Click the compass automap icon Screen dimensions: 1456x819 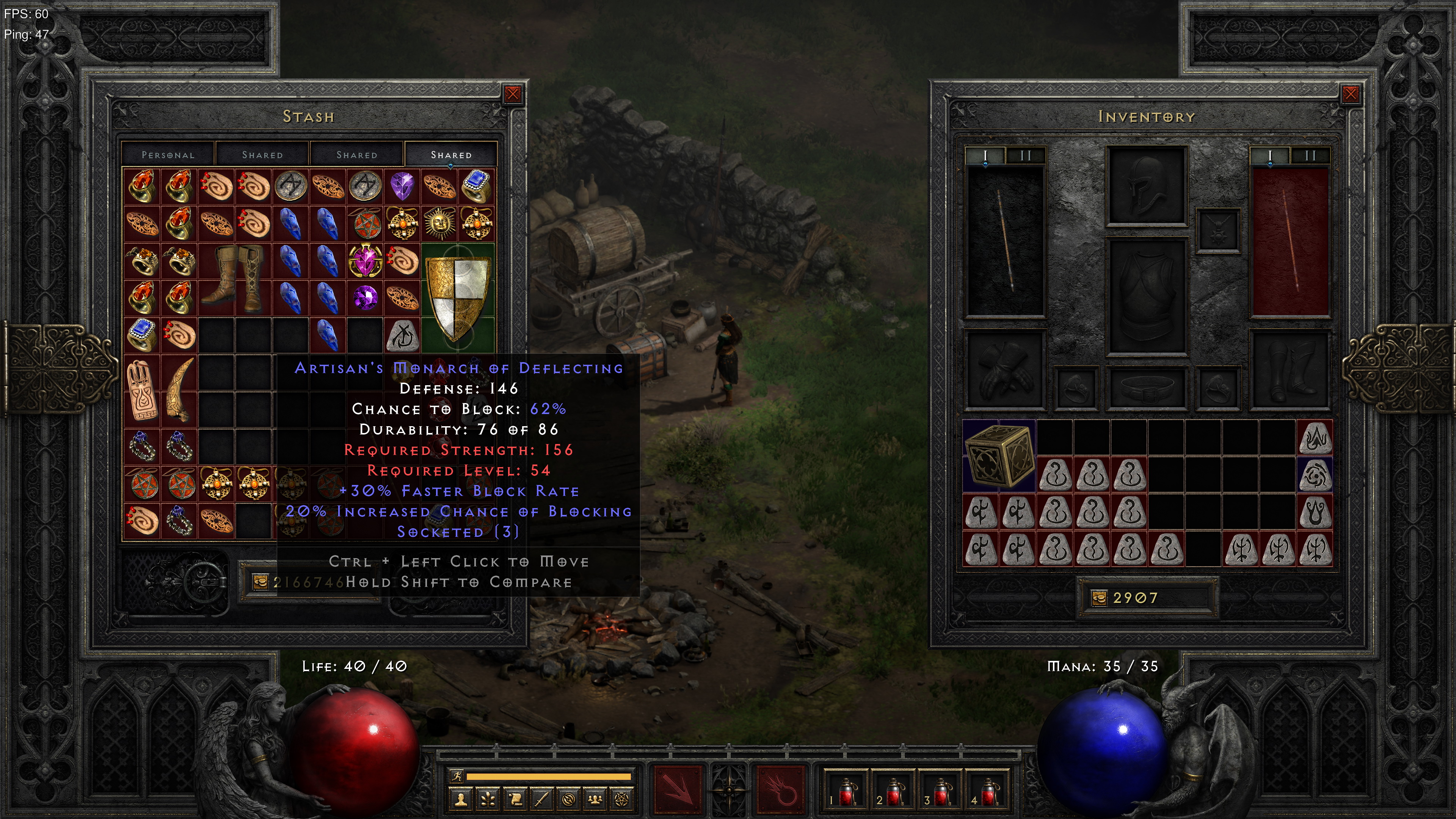569,800
